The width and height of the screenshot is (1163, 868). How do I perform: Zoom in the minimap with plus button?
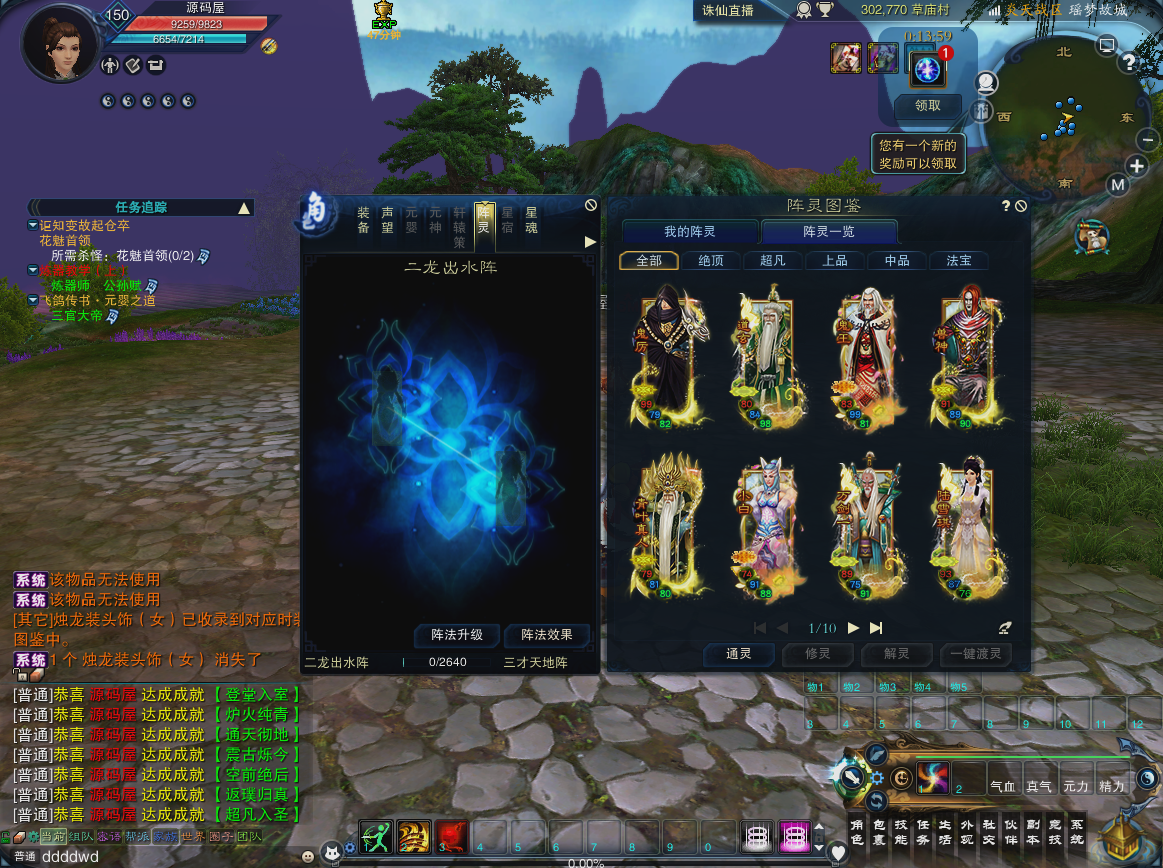click(1137, 166)
